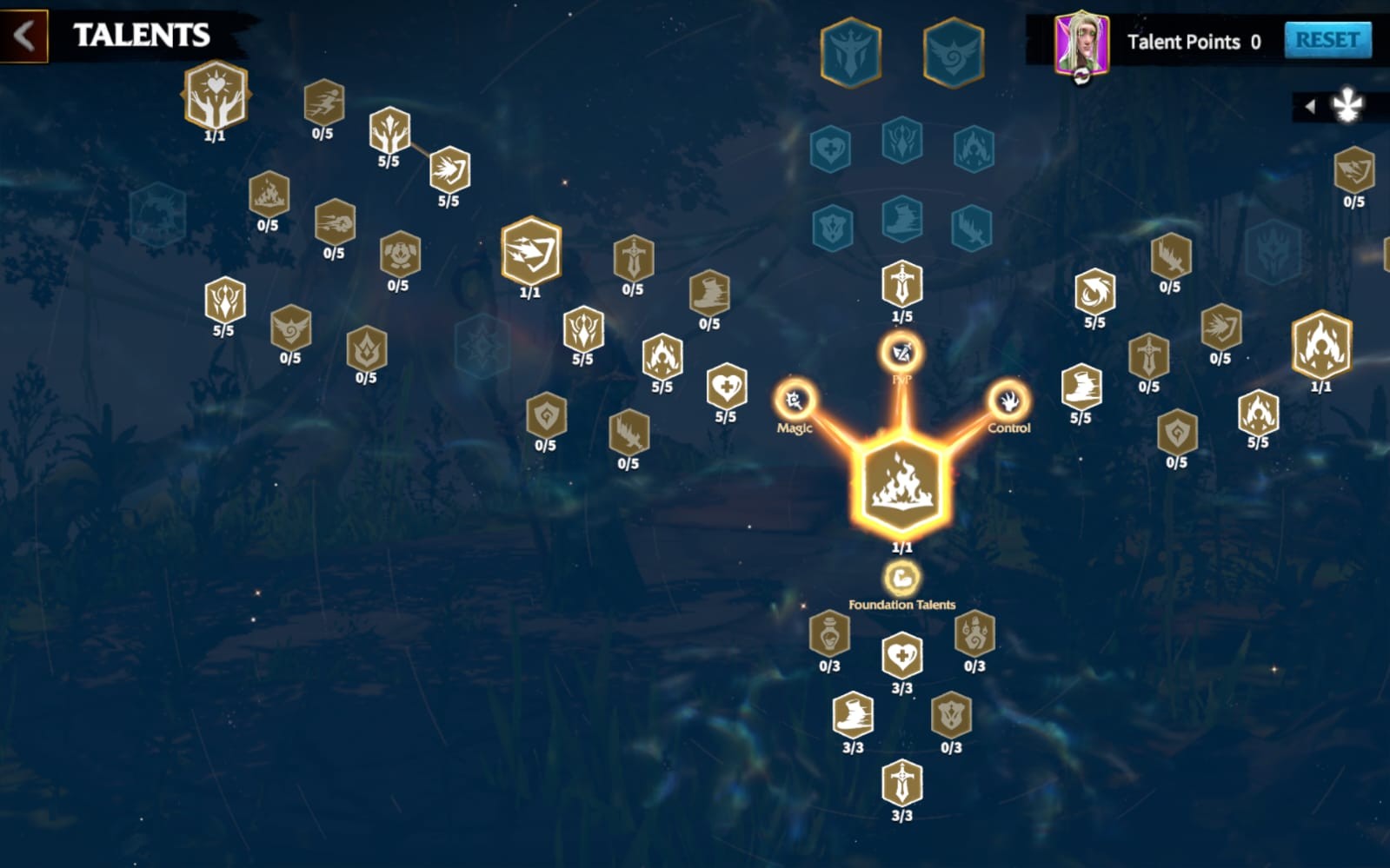The image size is (1390, 868).
Task: Pick the large flame figure 1/1 talent
Action: [1320, 345]
